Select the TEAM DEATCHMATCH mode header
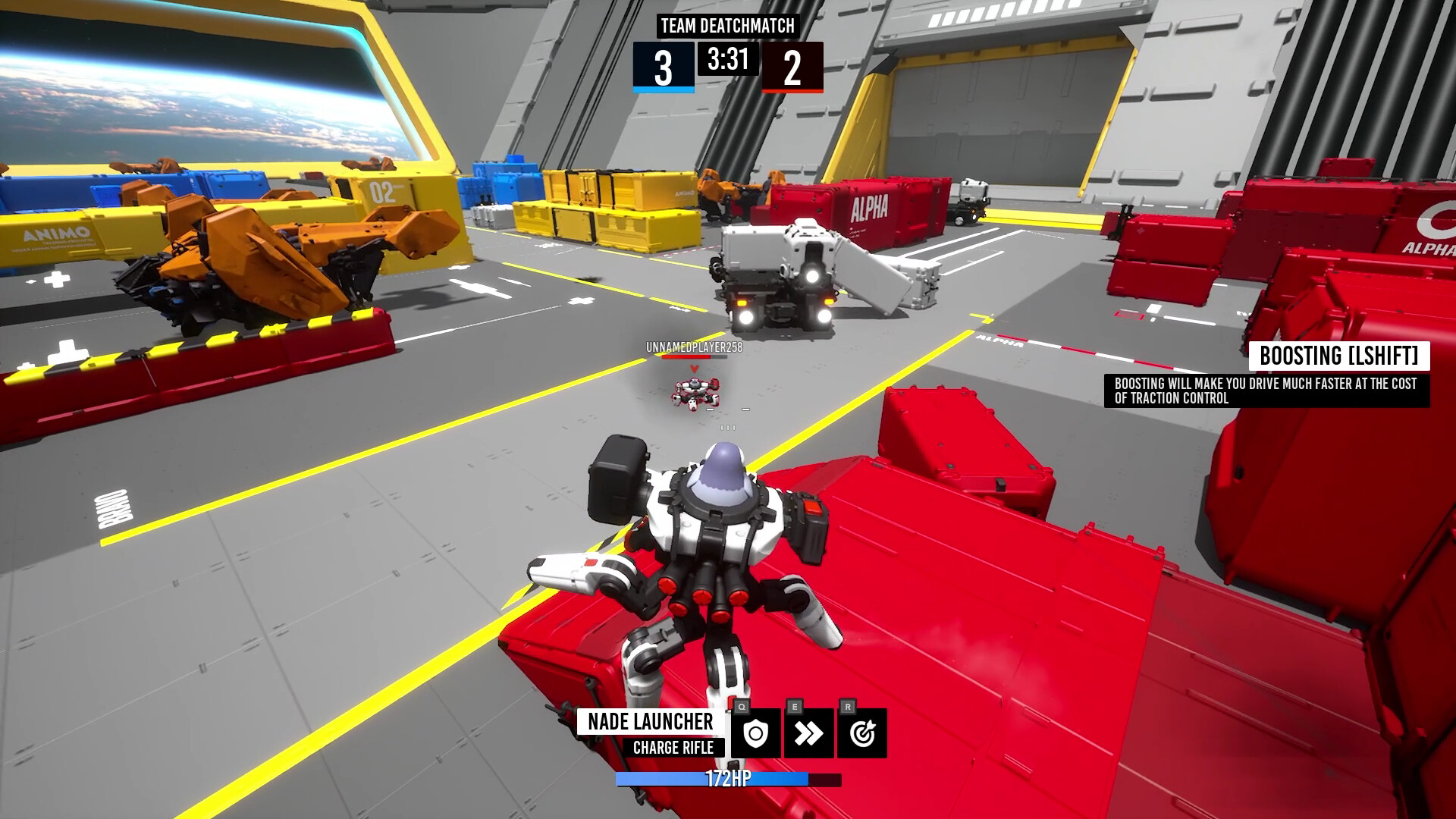The height and width of the screenshot is (819, 1456). point(726,27)
